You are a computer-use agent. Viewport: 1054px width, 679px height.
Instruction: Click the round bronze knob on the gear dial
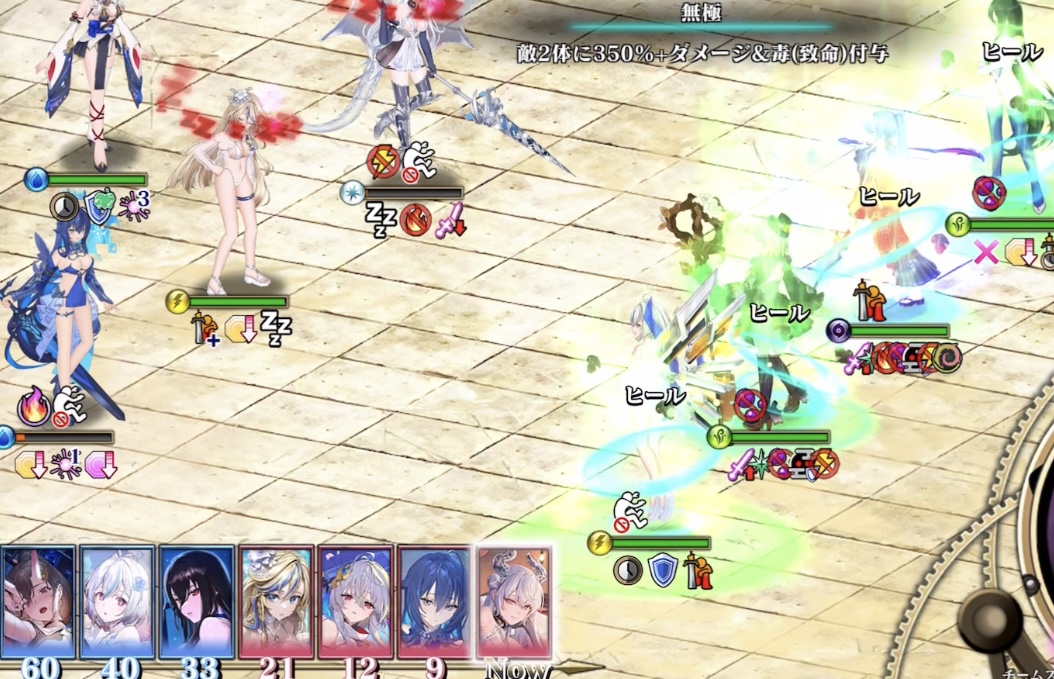991,618
